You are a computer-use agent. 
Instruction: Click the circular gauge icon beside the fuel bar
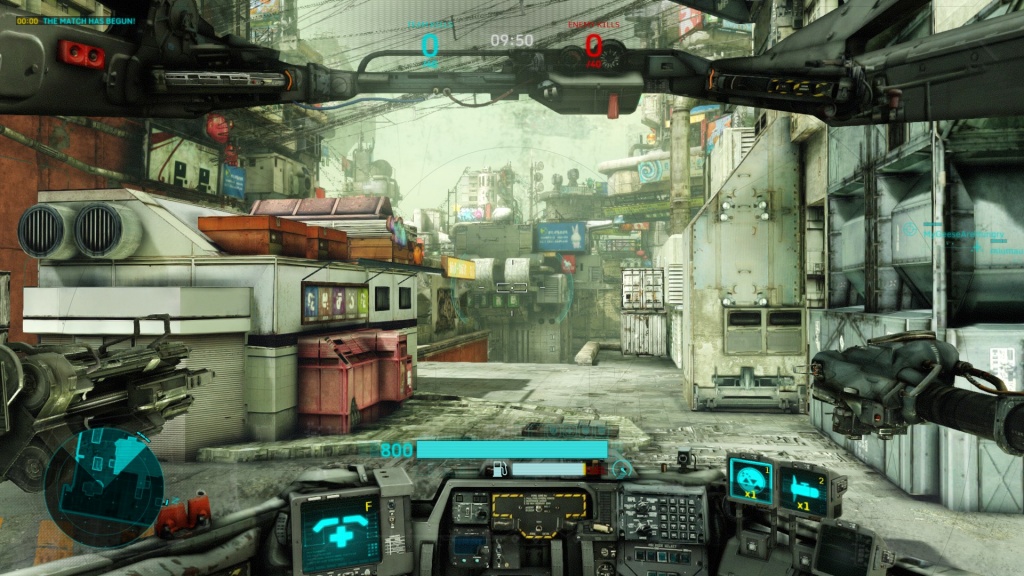click(622, 467)
